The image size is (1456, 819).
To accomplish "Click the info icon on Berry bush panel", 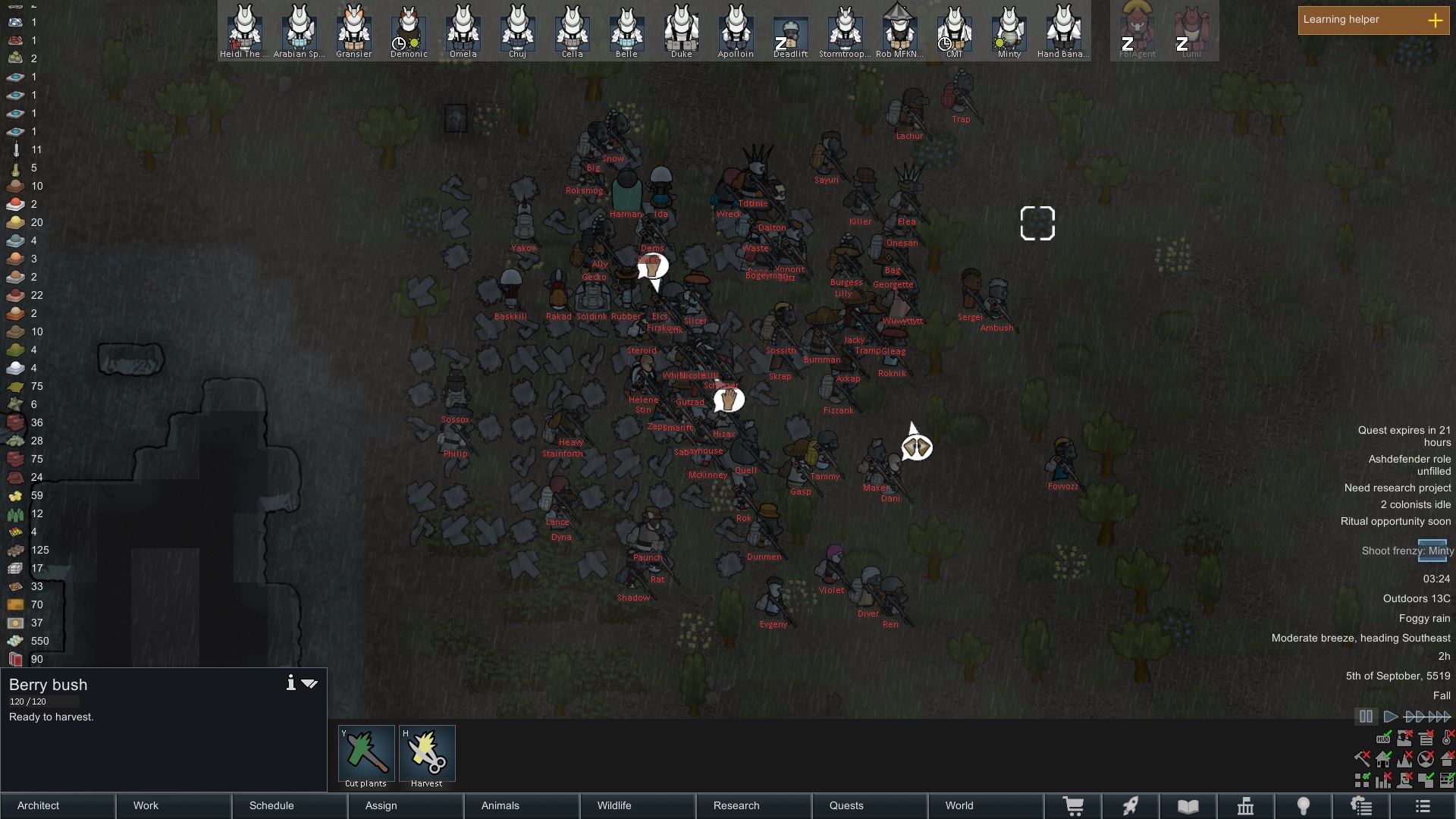I will tap(291, 682).
